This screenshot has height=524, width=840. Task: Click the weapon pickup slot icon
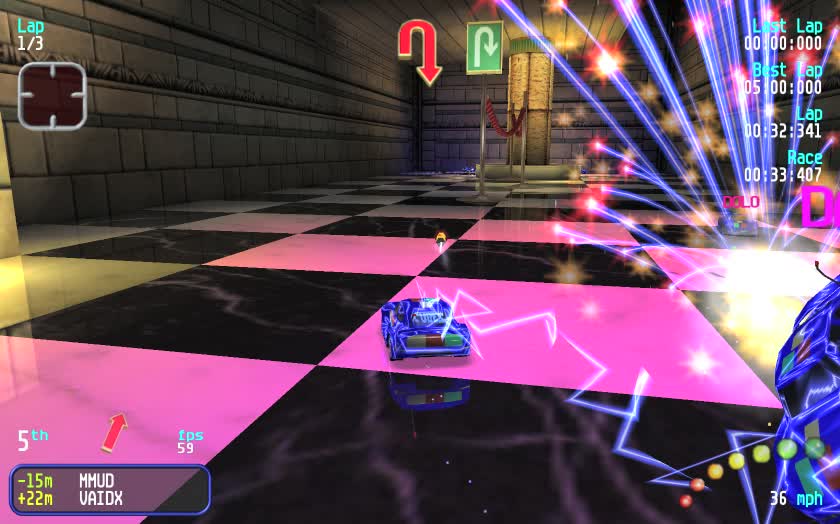click(52, 95)
